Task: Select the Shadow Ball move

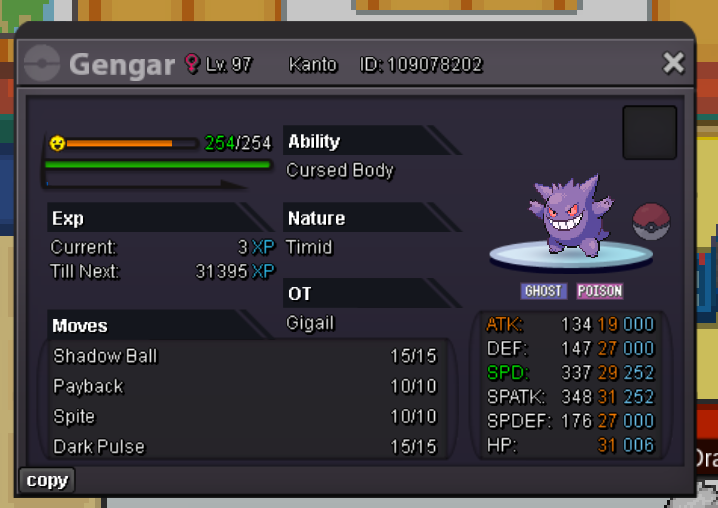Action: 245,356
